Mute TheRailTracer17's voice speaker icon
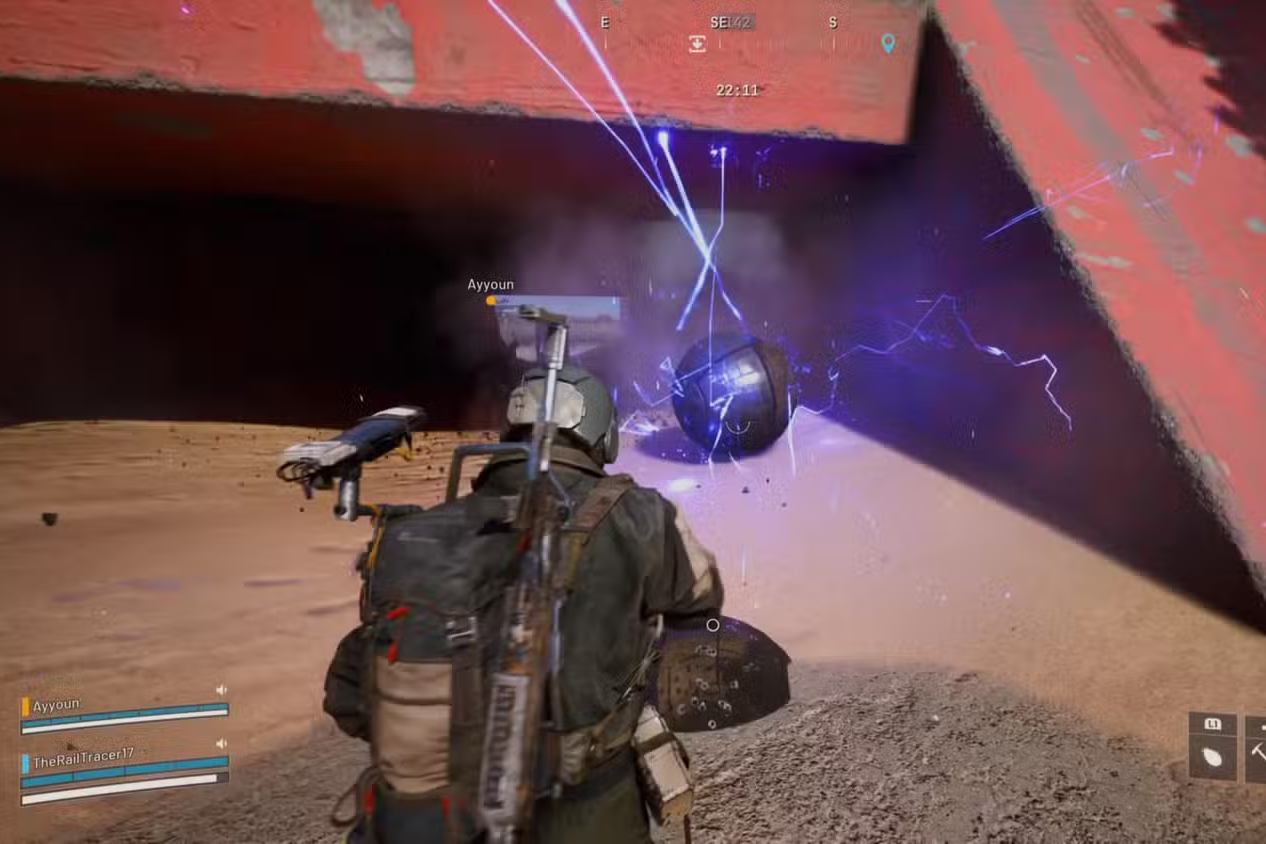The height and width of the screenshot is (844, 1266). (220, 743)
